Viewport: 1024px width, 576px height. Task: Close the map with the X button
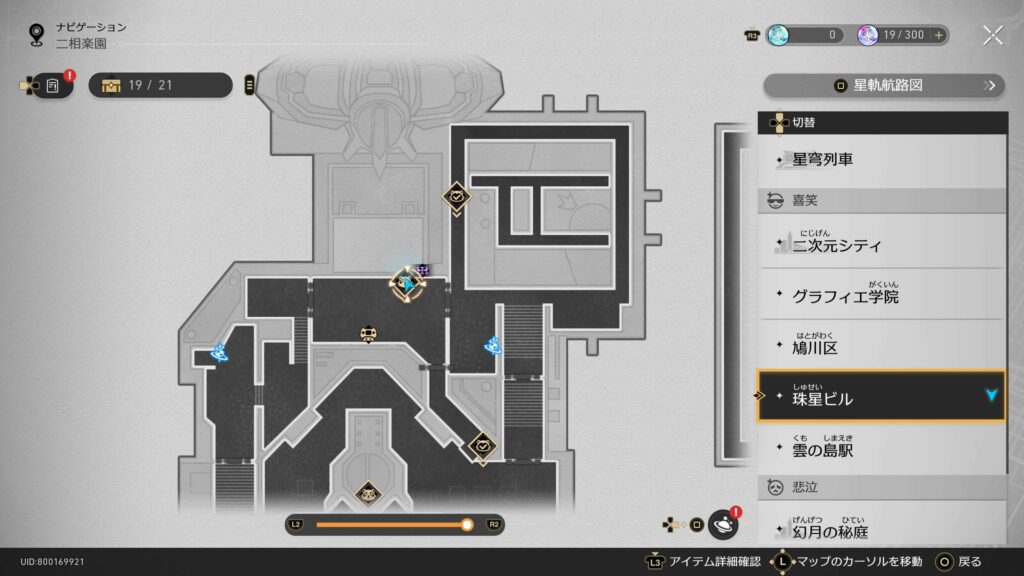pyautogui.click(x=992, y=35)
